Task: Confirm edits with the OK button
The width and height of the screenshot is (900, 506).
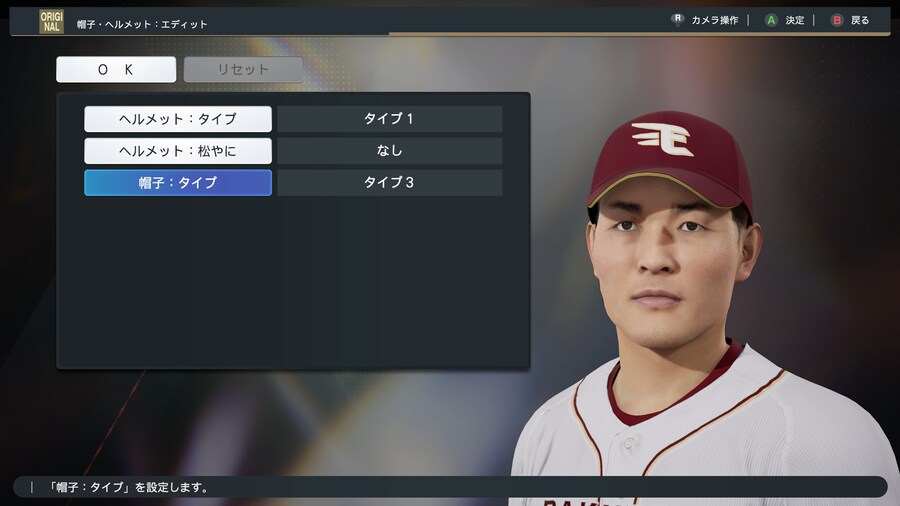Action: tap(116, 70)
